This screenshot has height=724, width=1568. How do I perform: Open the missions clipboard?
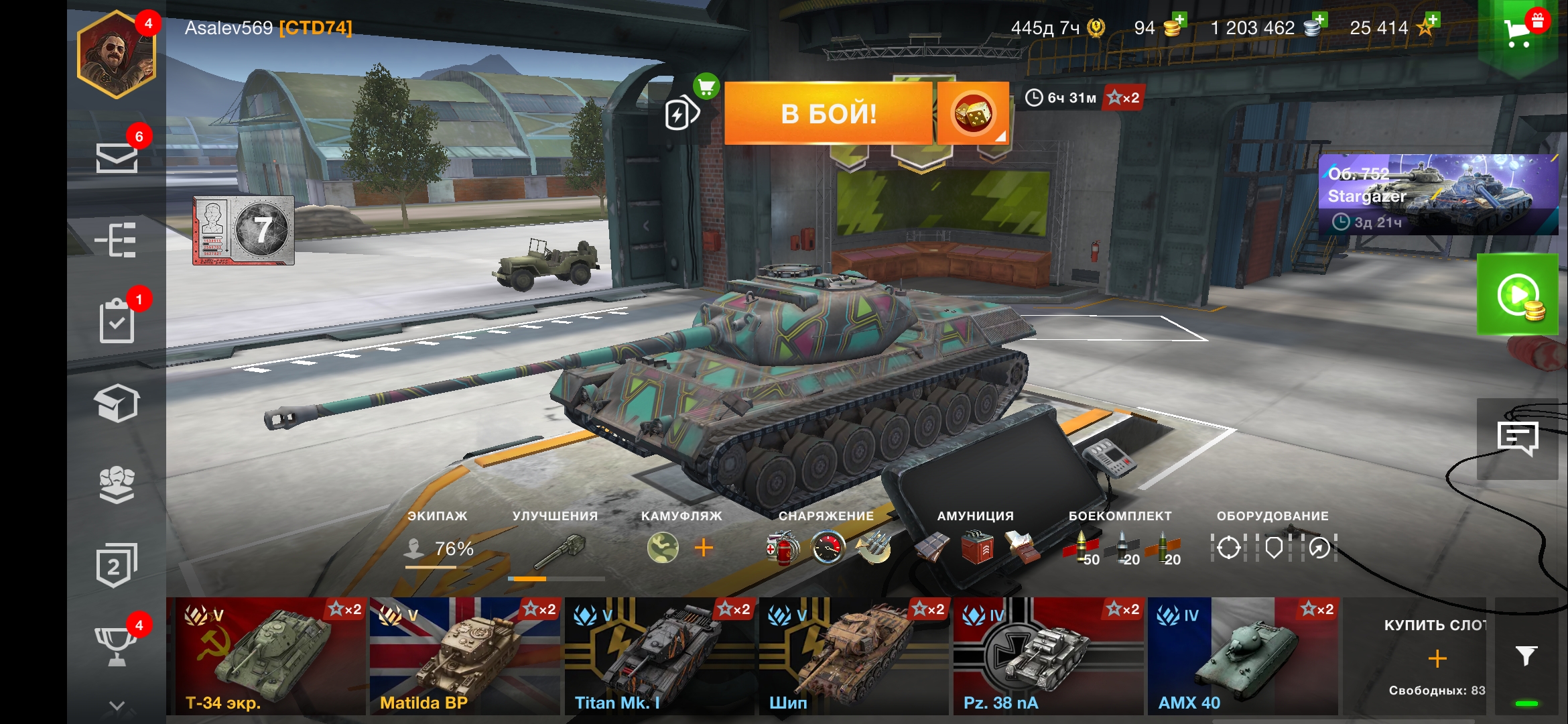point(117,322)
